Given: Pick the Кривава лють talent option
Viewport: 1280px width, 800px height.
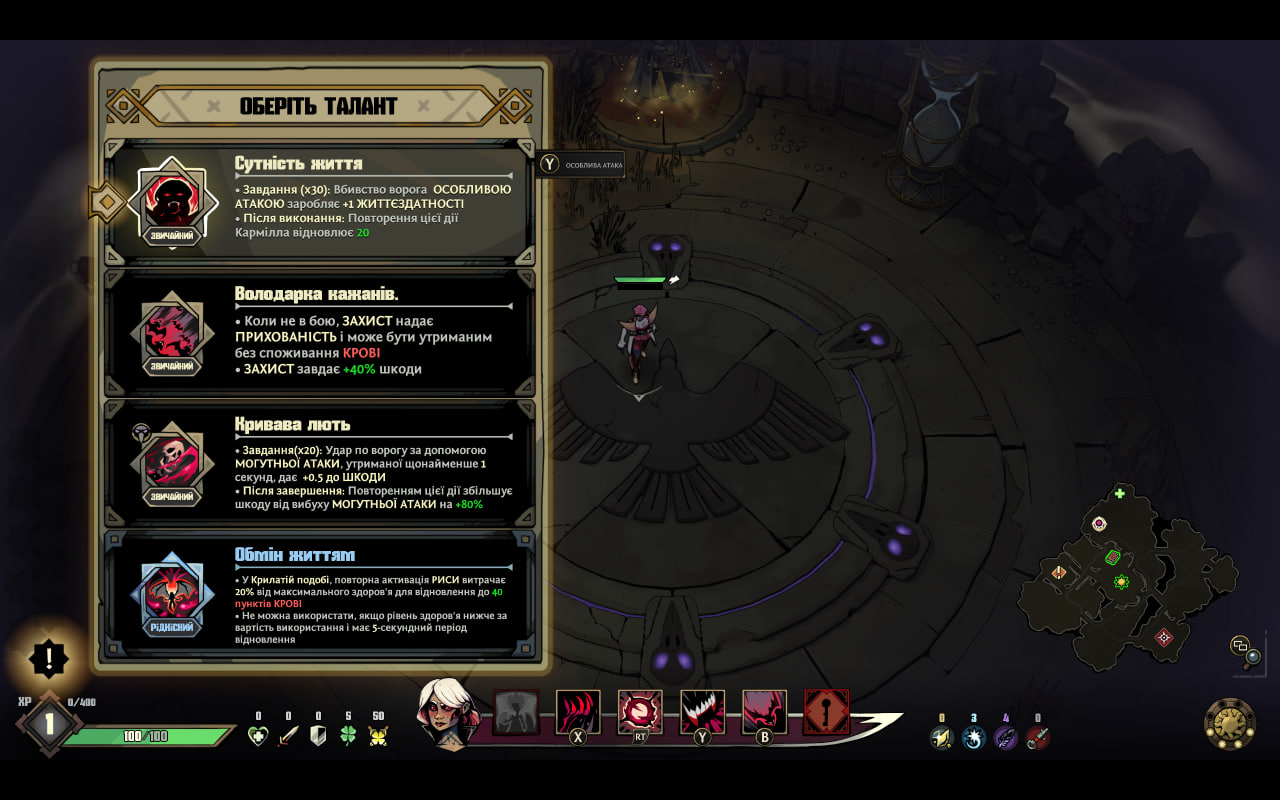Looking at the screenshot, I should 320,462.
